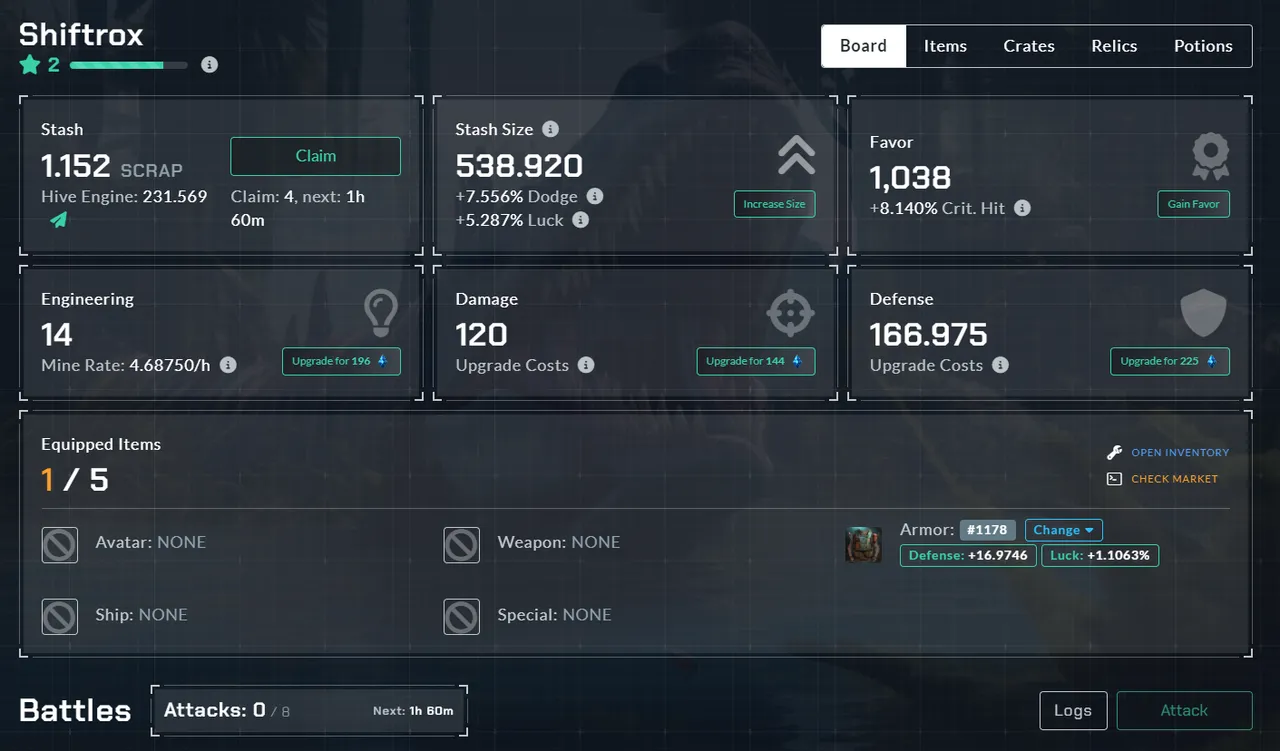This screenshot has height=751, width=1280.
Task: Select the equipped armor #1178 thumbnail
Action: point(863,544)
